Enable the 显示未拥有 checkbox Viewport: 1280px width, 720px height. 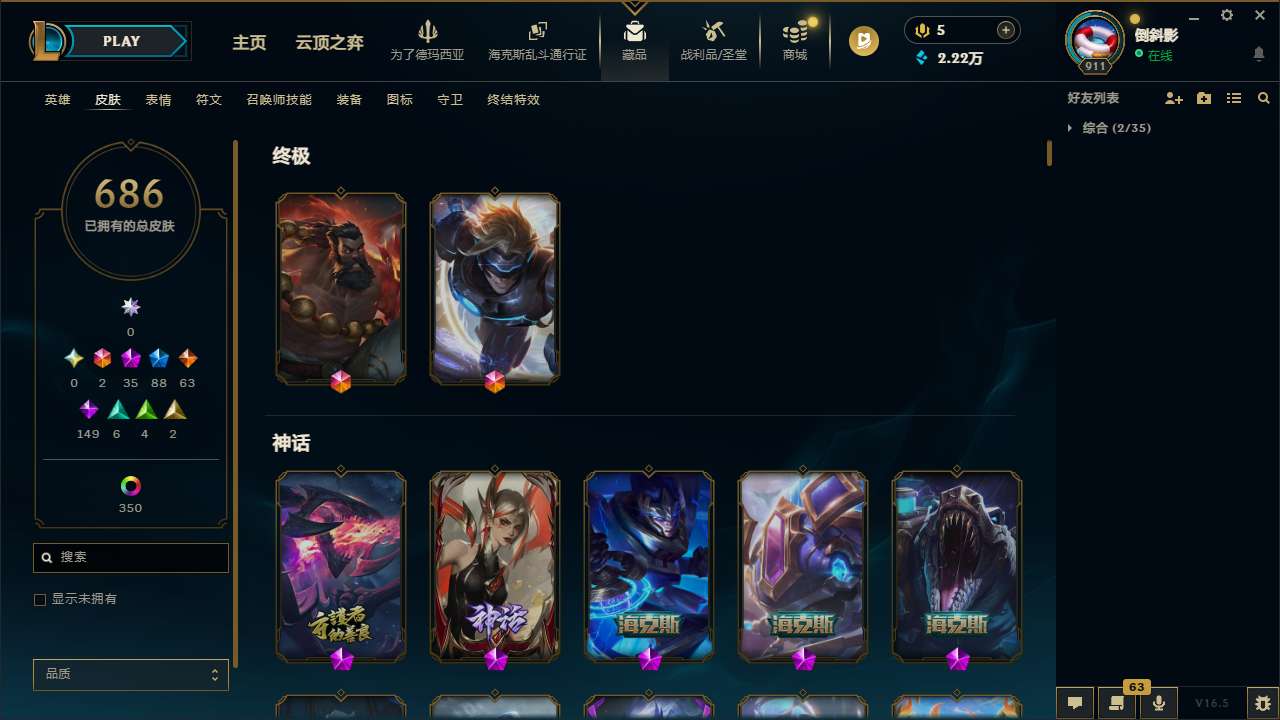click(40, 599)
